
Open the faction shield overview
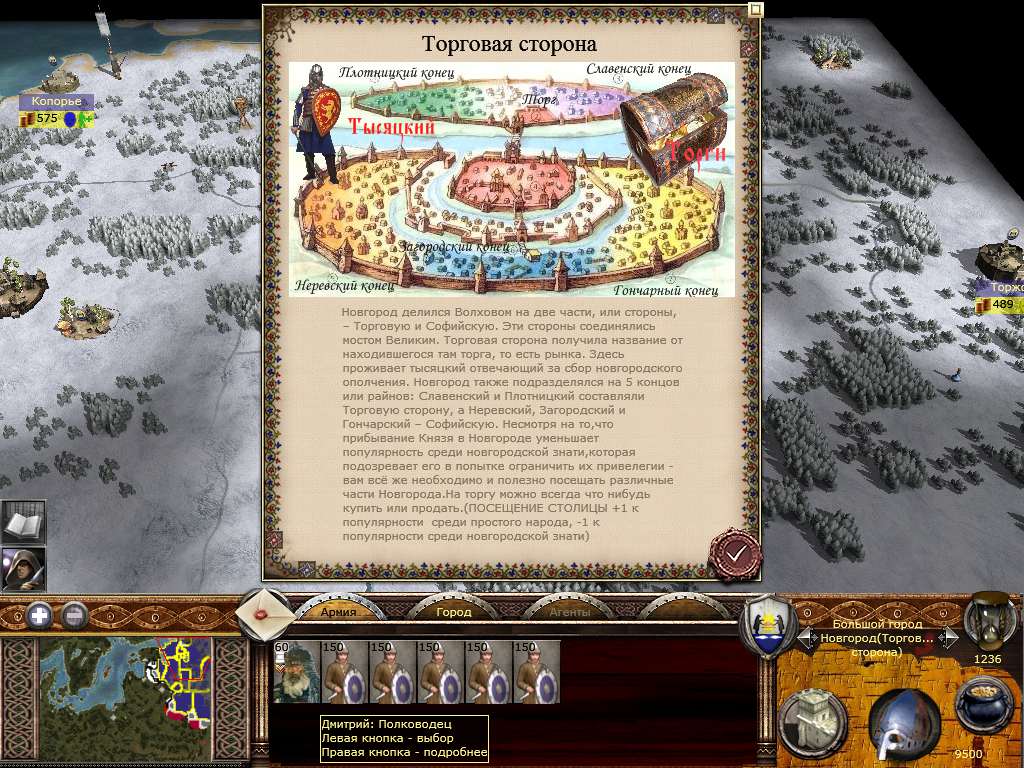[767, 626]
